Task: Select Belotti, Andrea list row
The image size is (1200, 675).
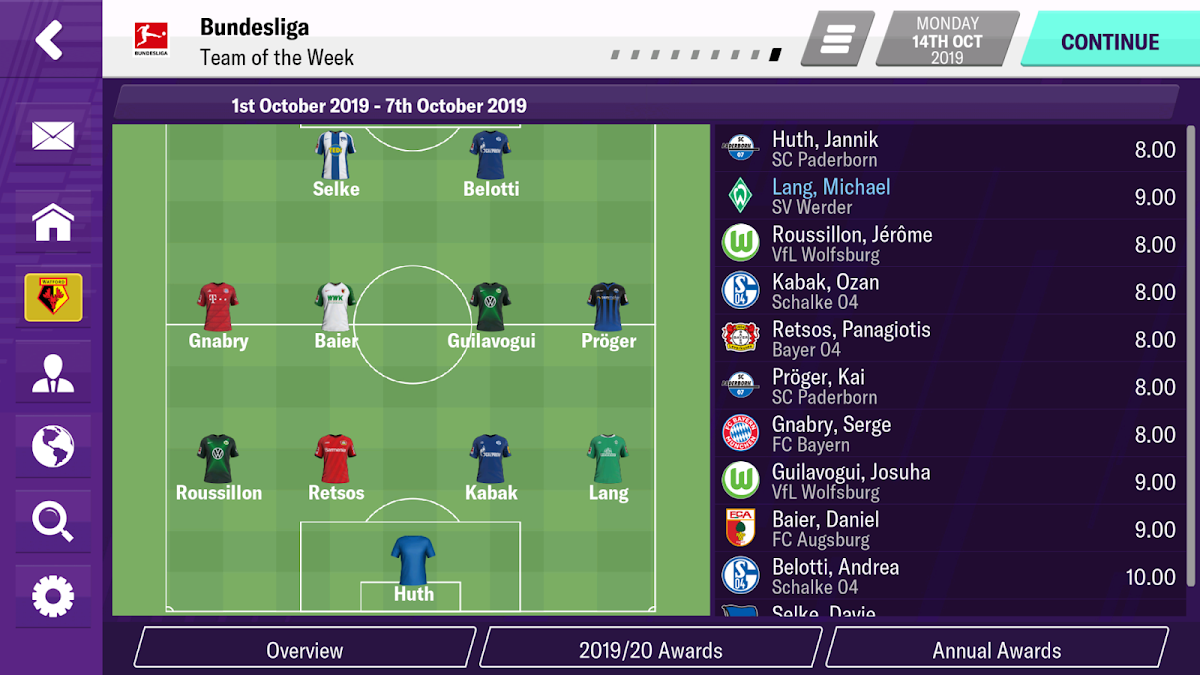Action: (x=950, y=577)
